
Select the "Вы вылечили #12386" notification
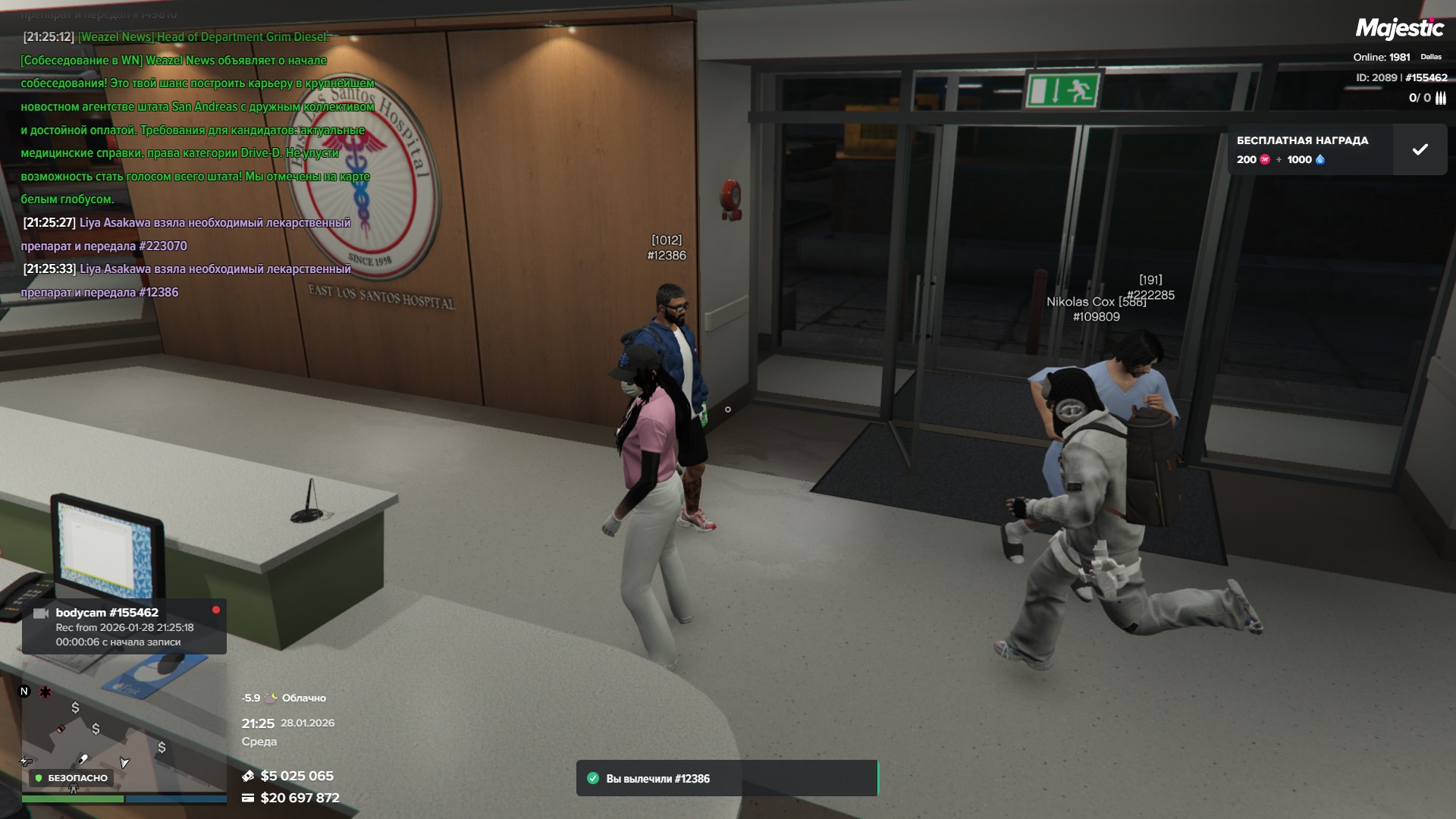pos(726,778)
